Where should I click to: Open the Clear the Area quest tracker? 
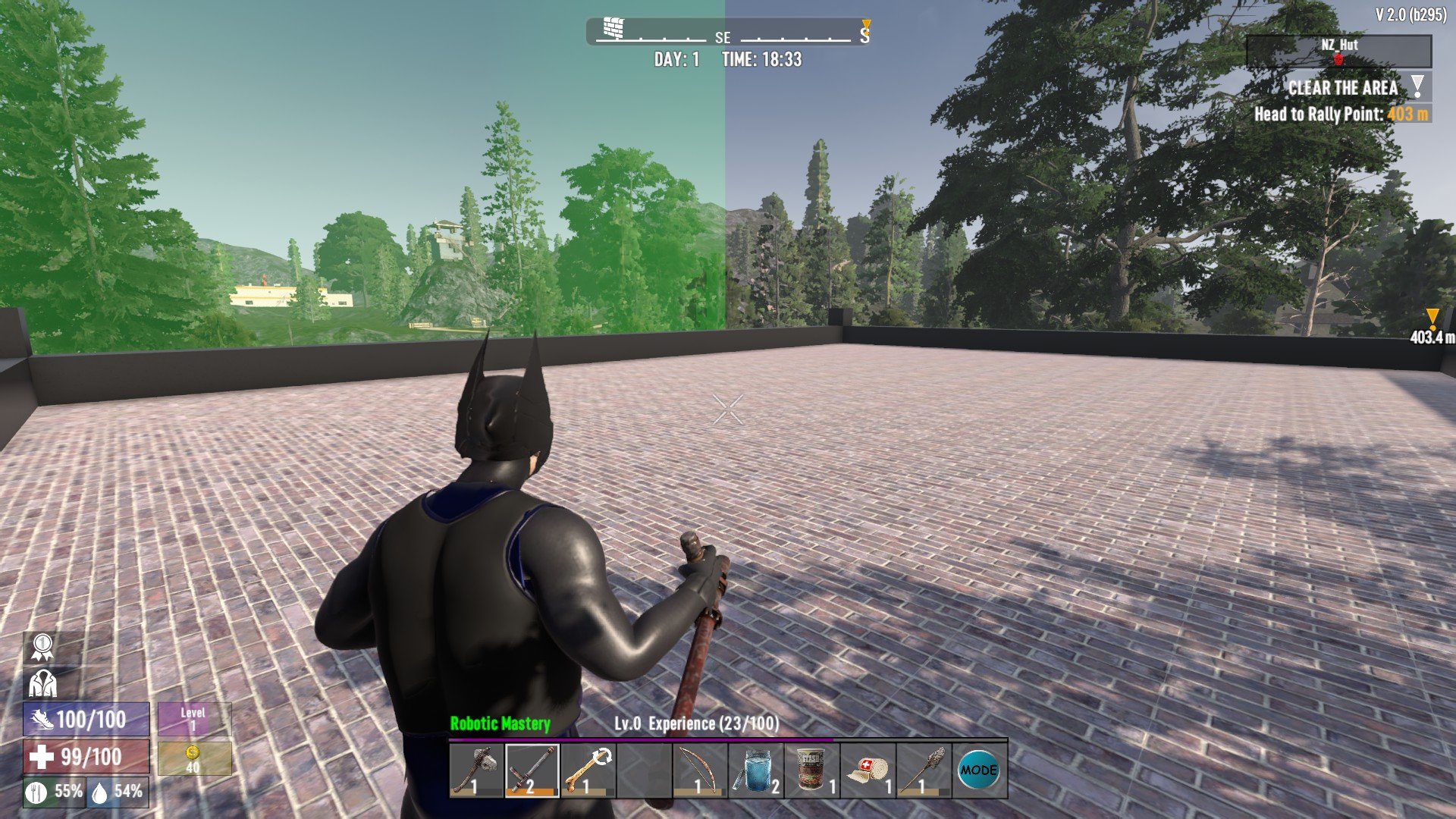point(1343,88)
